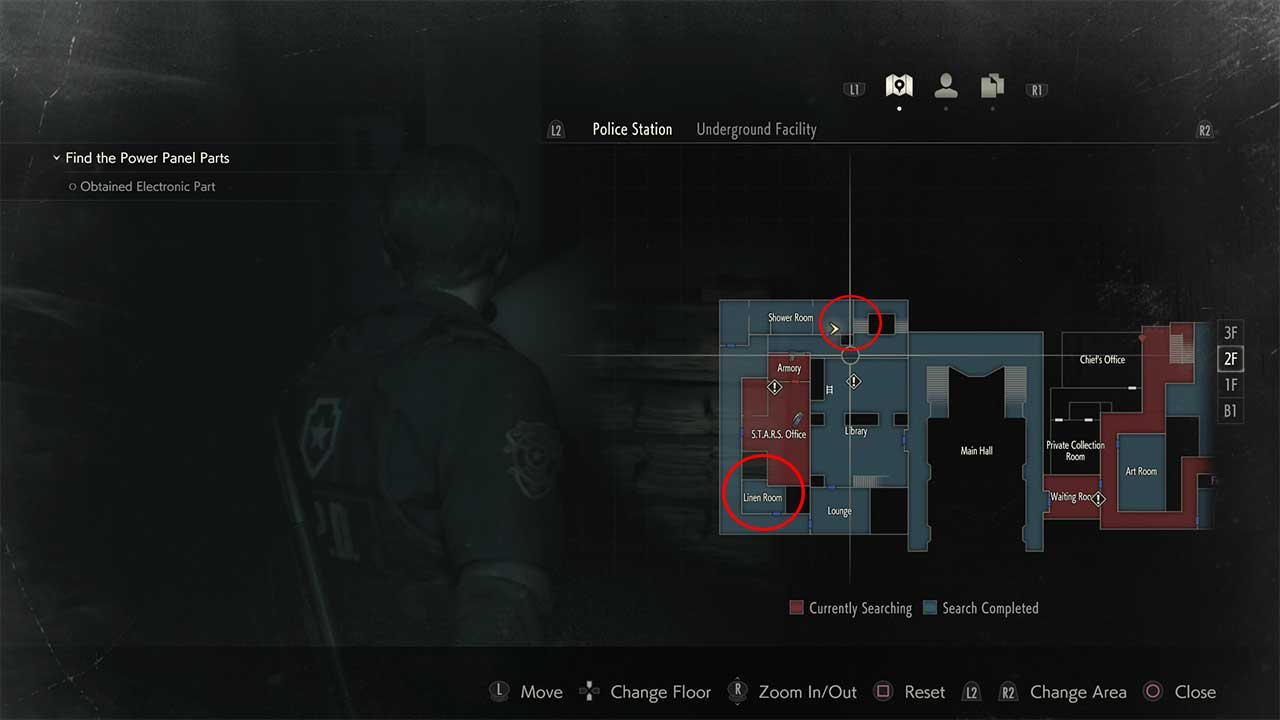1280x720 pixels.
Task: Click the Close circle button icon
Action: tap(1152, 691)
